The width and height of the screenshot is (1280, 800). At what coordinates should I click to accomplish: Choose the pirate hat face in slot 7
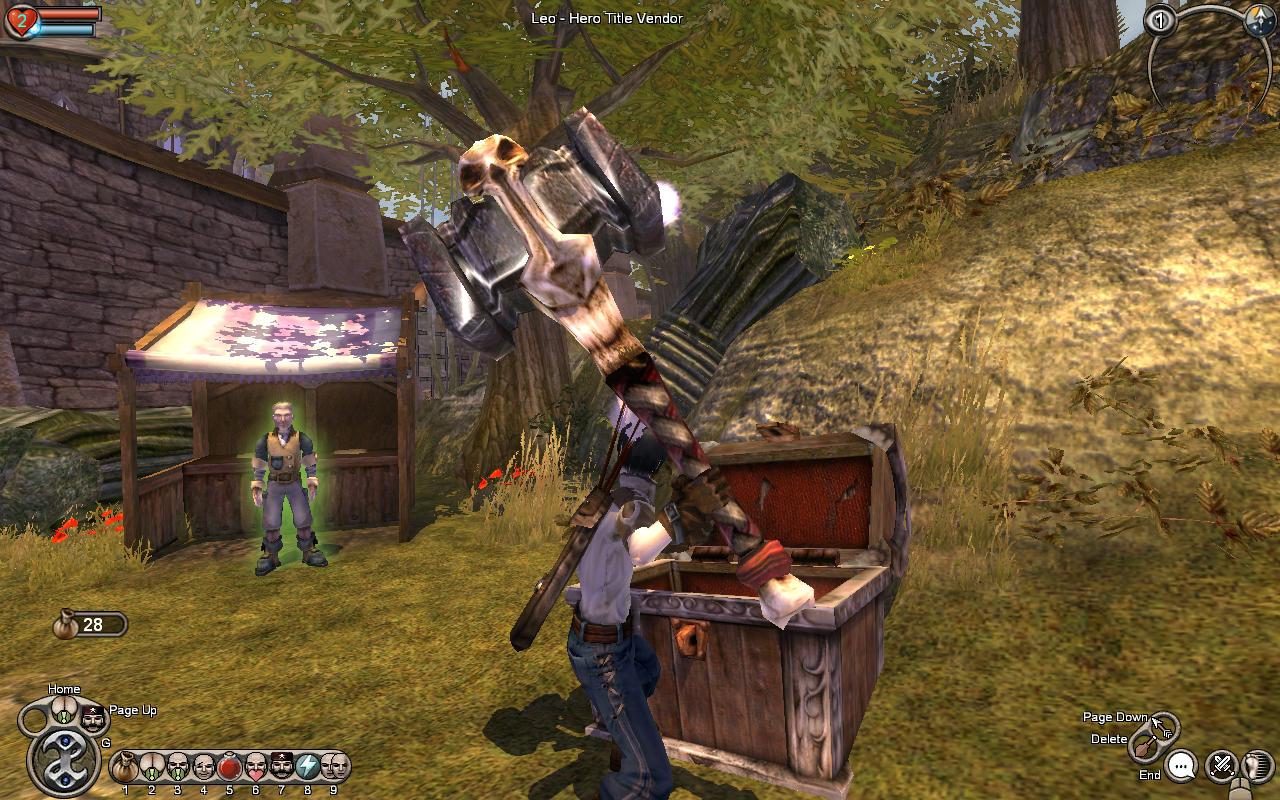click(x=282, y=767)
